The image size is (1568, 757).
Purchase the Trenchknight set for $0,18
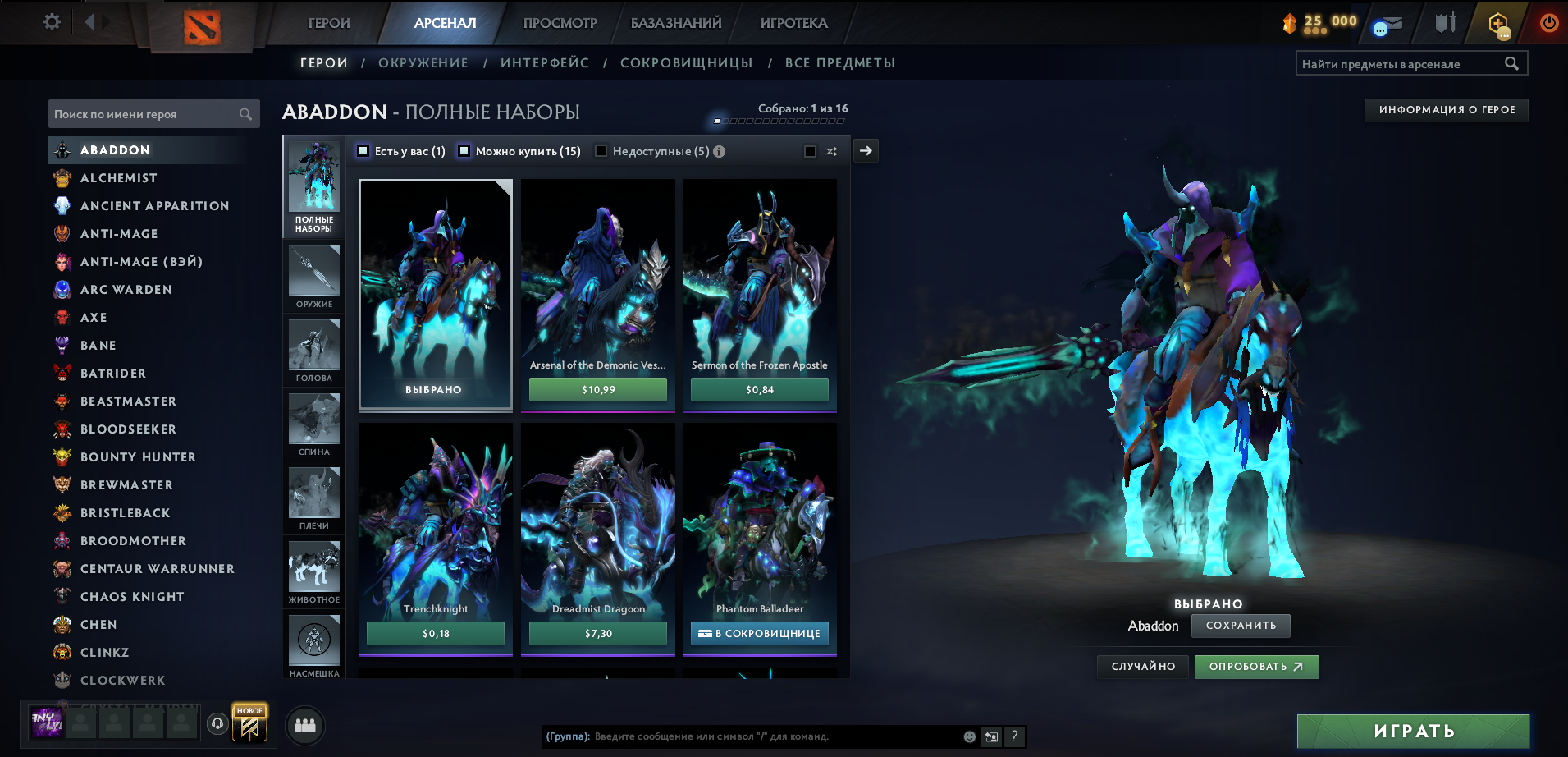click(435, 633)
